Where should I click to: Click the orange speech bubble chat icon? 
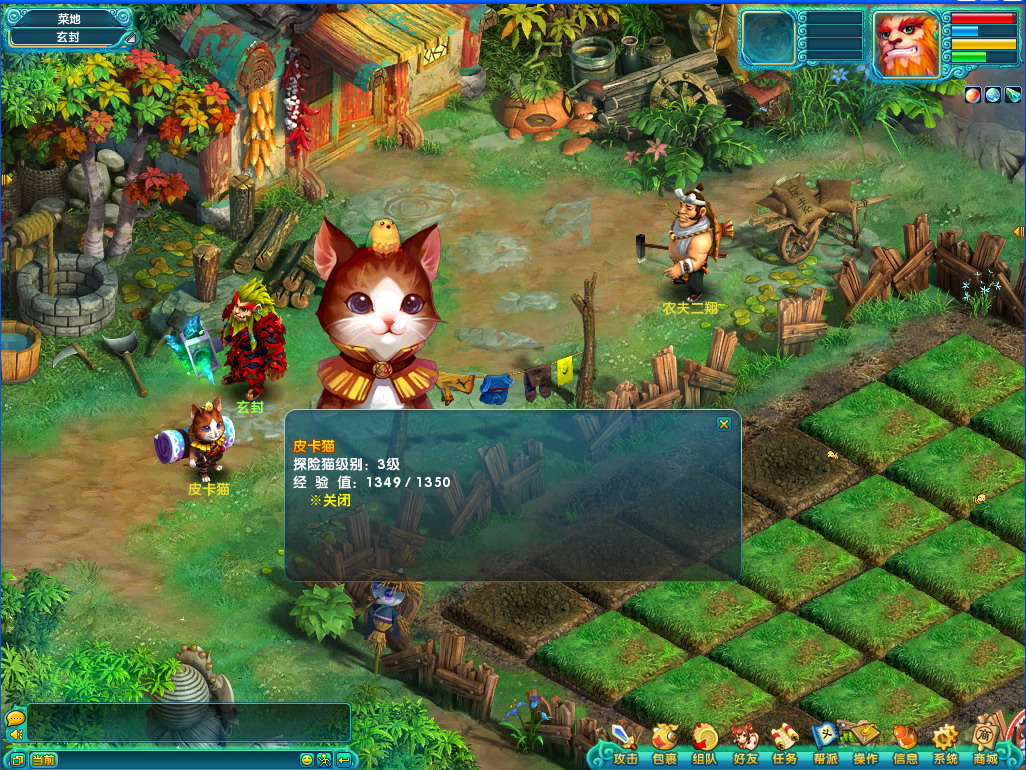tap(15, 718)
